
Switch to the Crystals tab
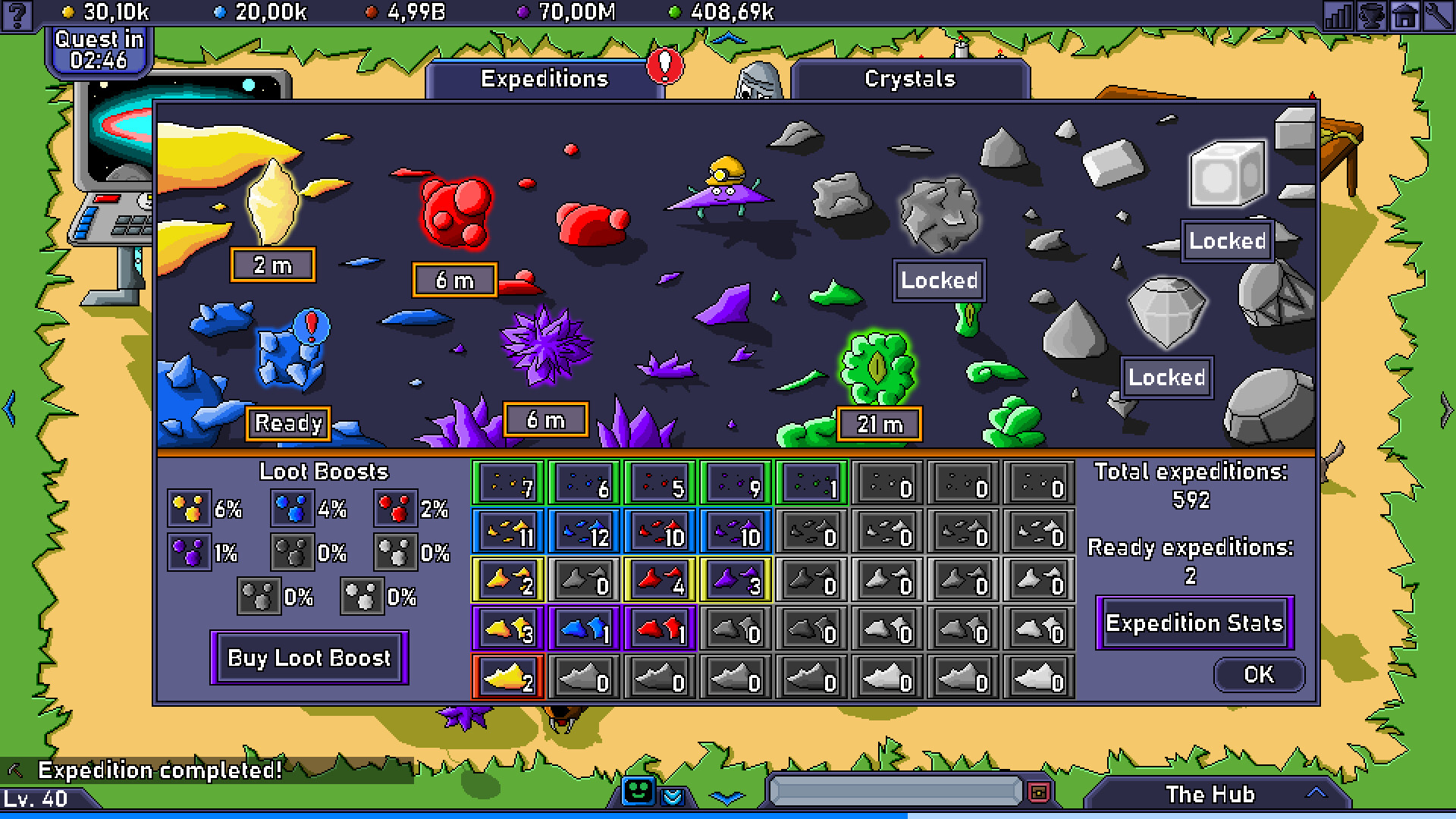[909, 78]
